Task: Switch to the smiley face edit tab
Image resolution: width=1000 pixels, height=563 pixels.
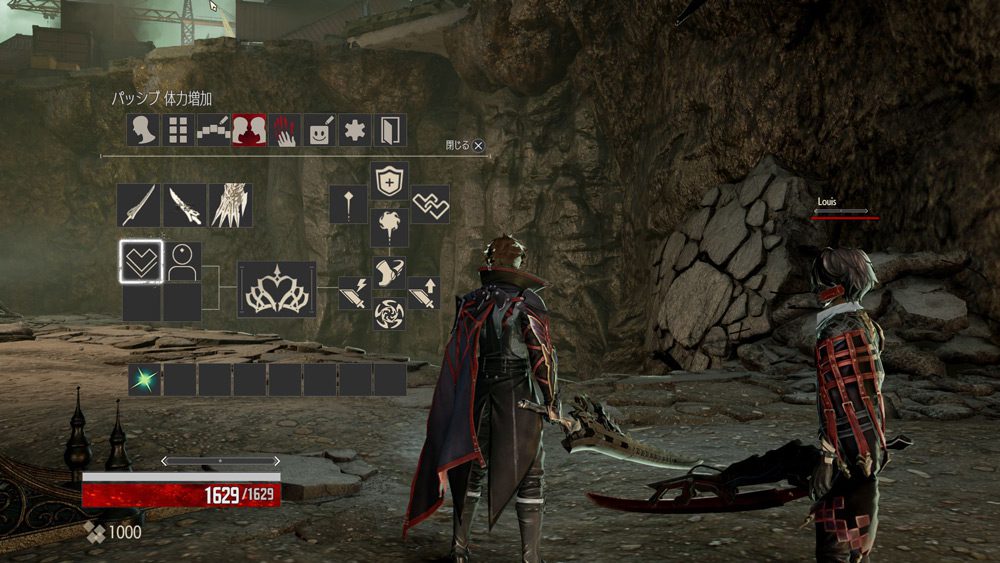Action: point(319,131)
